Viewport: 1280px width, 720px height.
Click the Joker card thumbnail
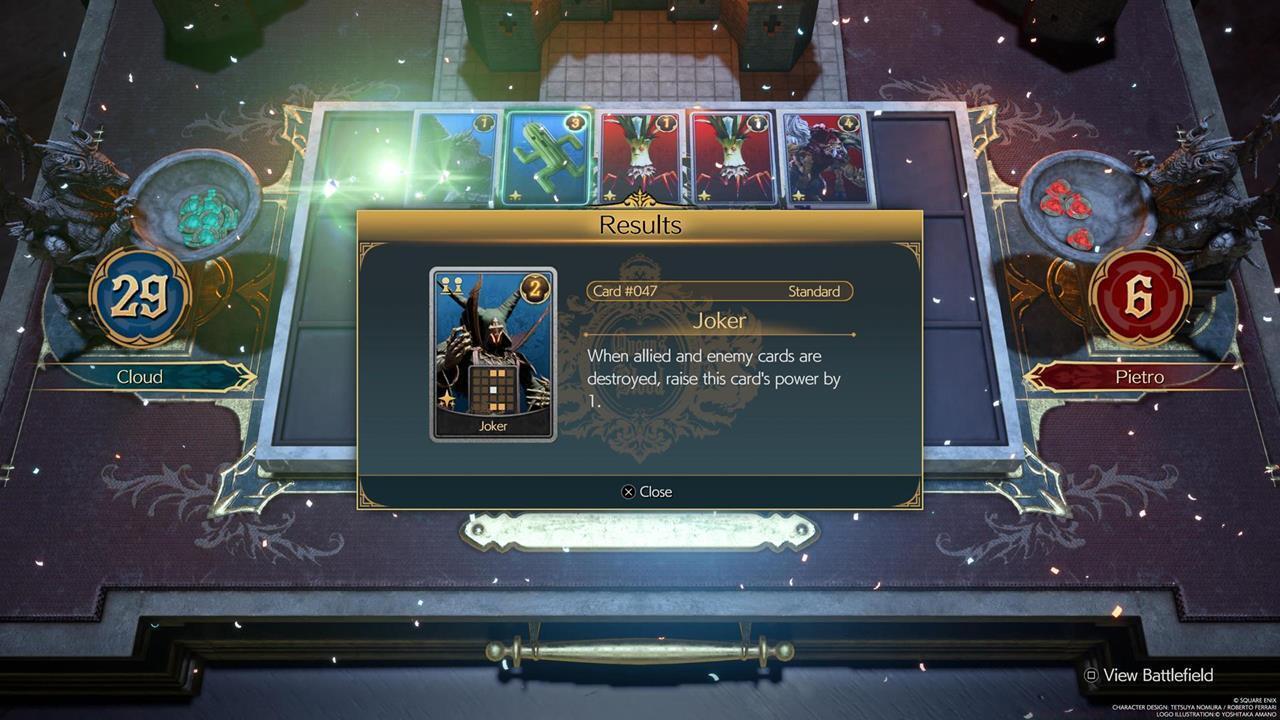point(490,350)
